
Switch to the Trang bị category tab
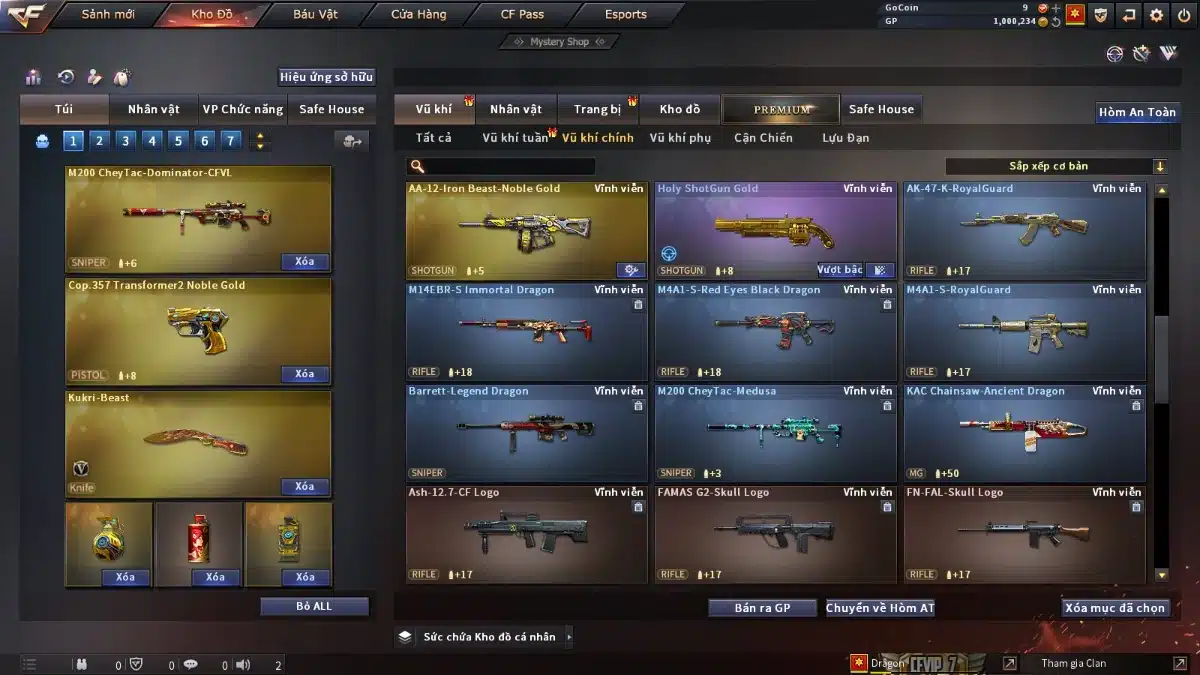click(x=597, y=109)
